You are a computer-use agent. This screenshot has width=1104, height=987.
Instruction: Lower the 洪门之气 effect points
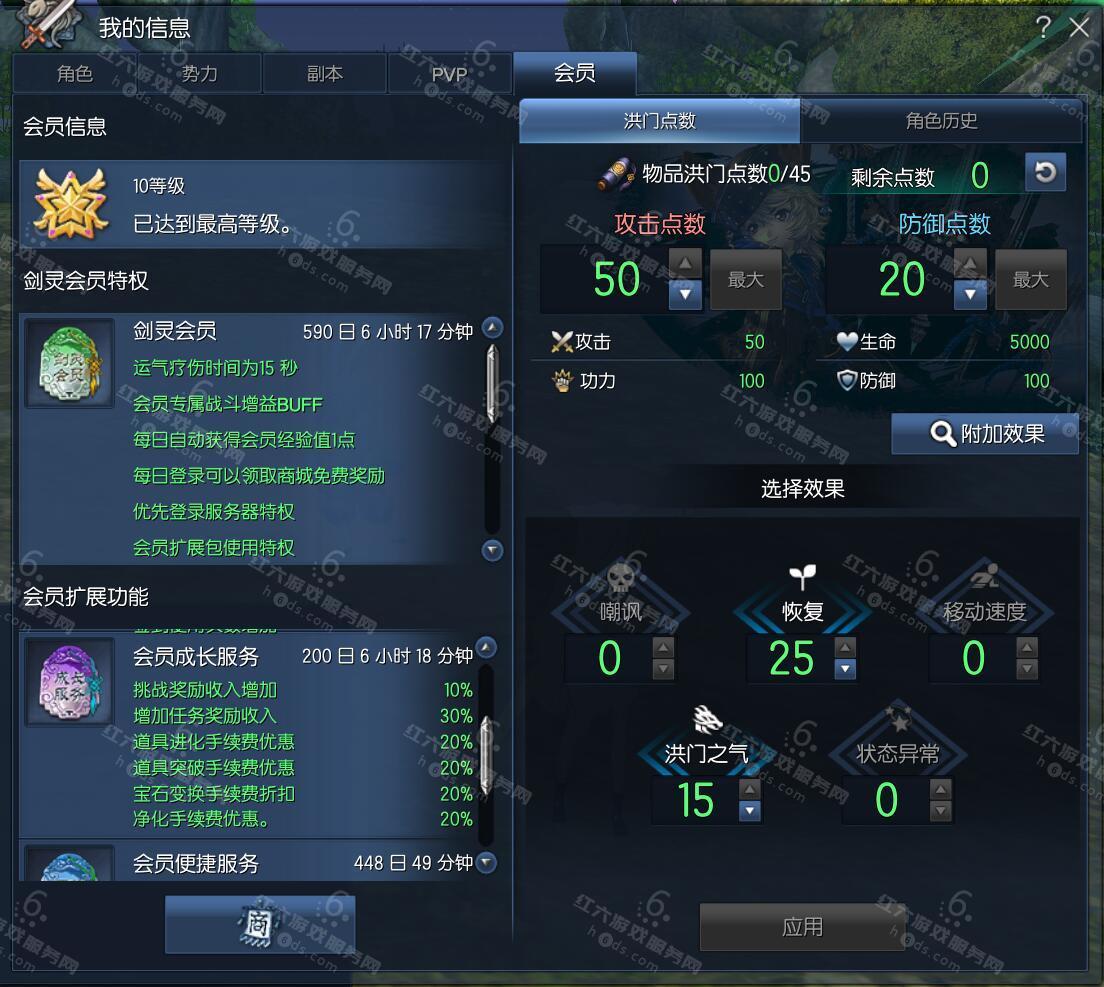point(750,811)
